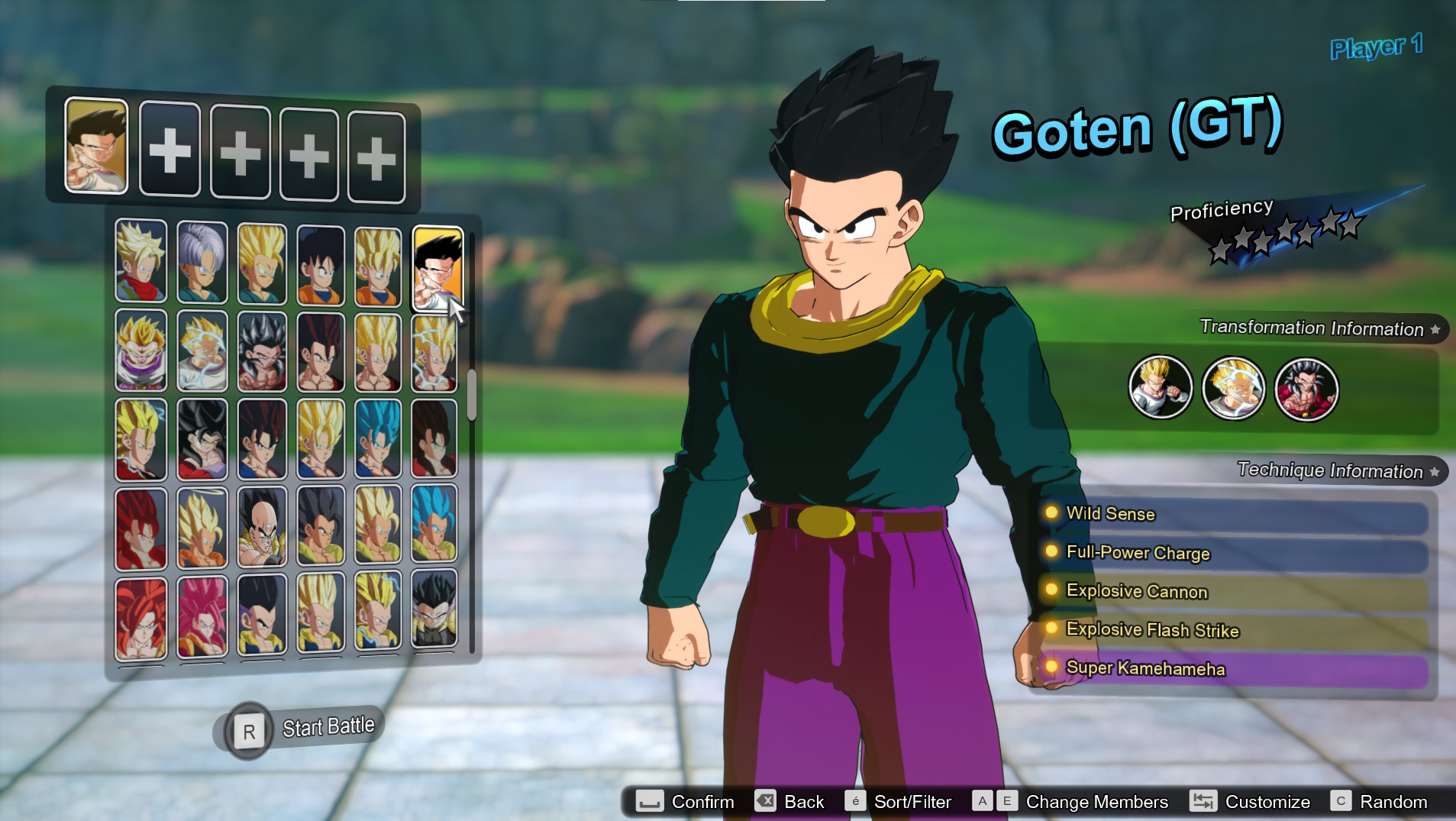Click the Super Kamehameha technique bar
This screenshot has height=821, width=1456.
click(x=1145, y=668)
